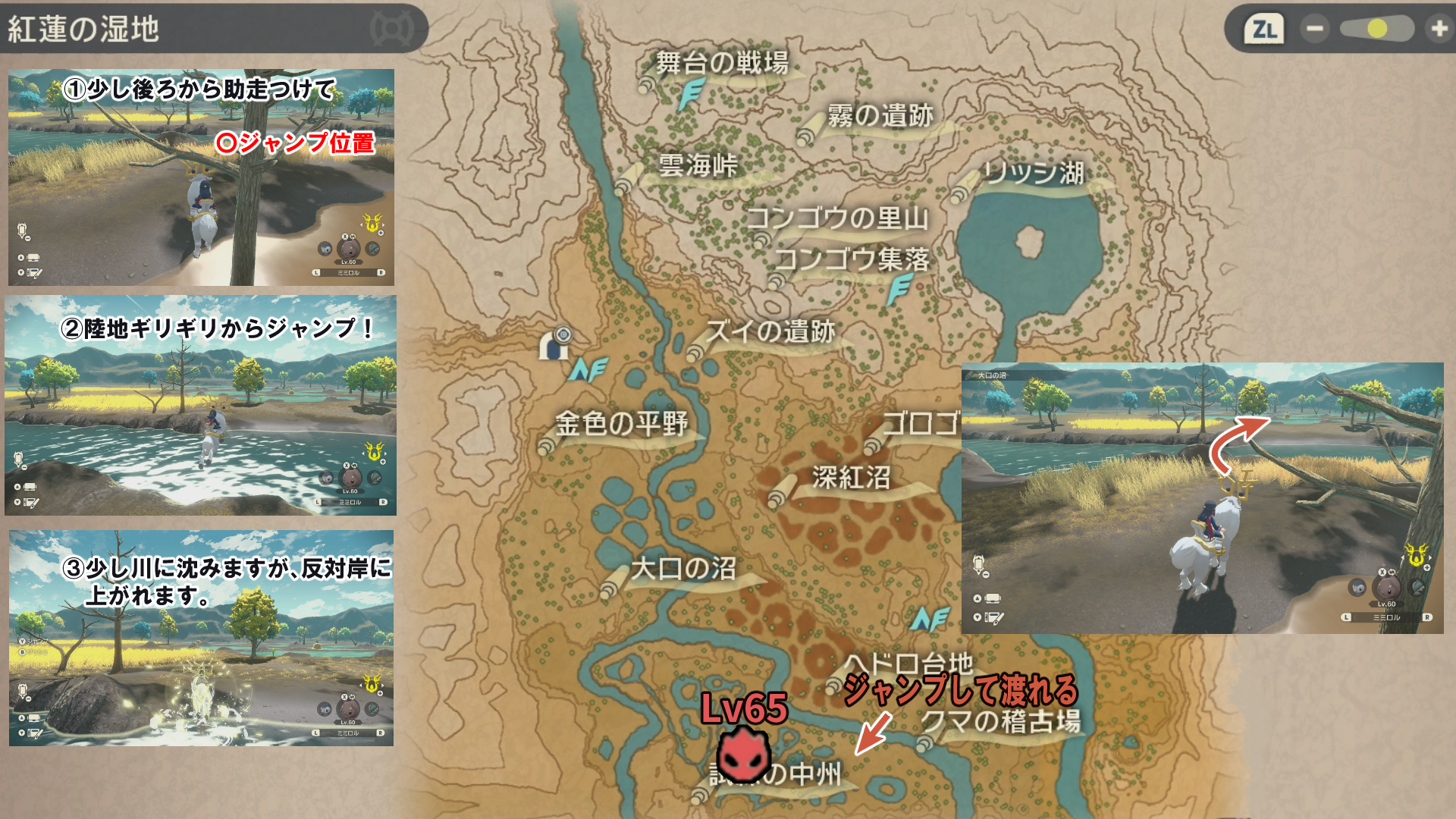Select the 霧の遺跡 location label

click(x=880, y=116)
